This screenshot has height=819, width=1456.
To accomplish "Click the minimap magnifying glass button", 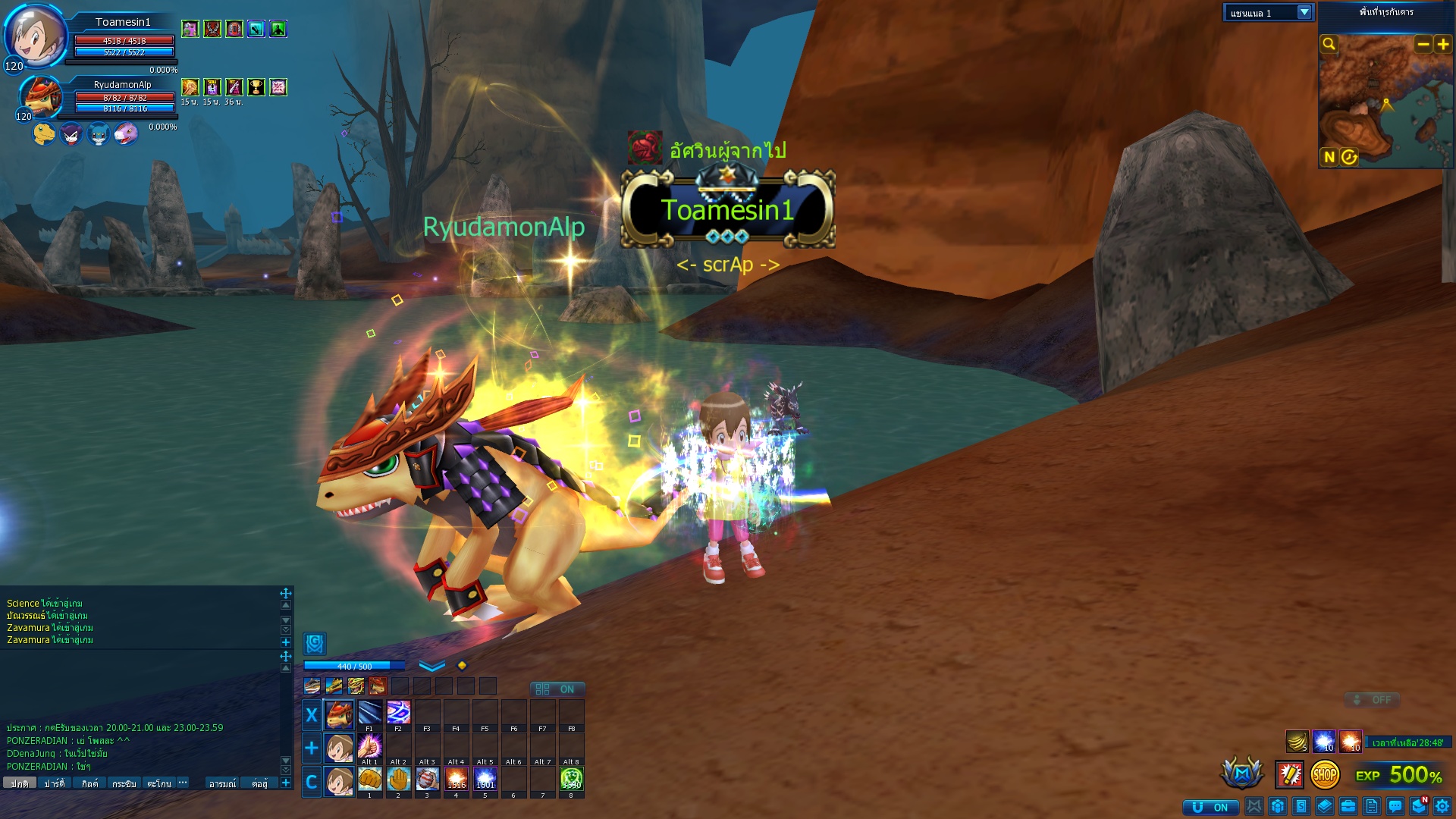I will pyautogui.click(x=1329, y=44).
